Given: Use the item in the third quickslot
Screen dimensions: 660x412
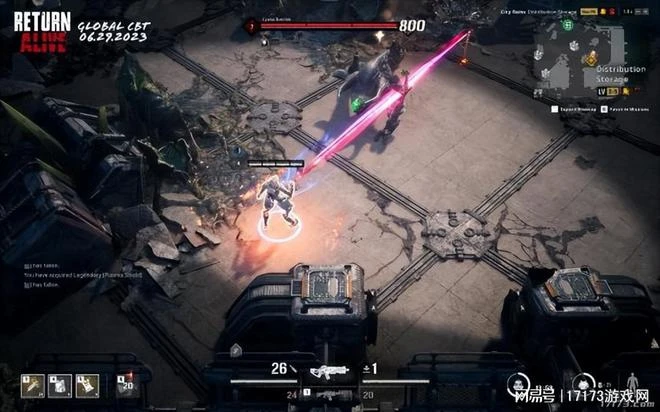Looking at the screenshot, I should tap(87, 384).
